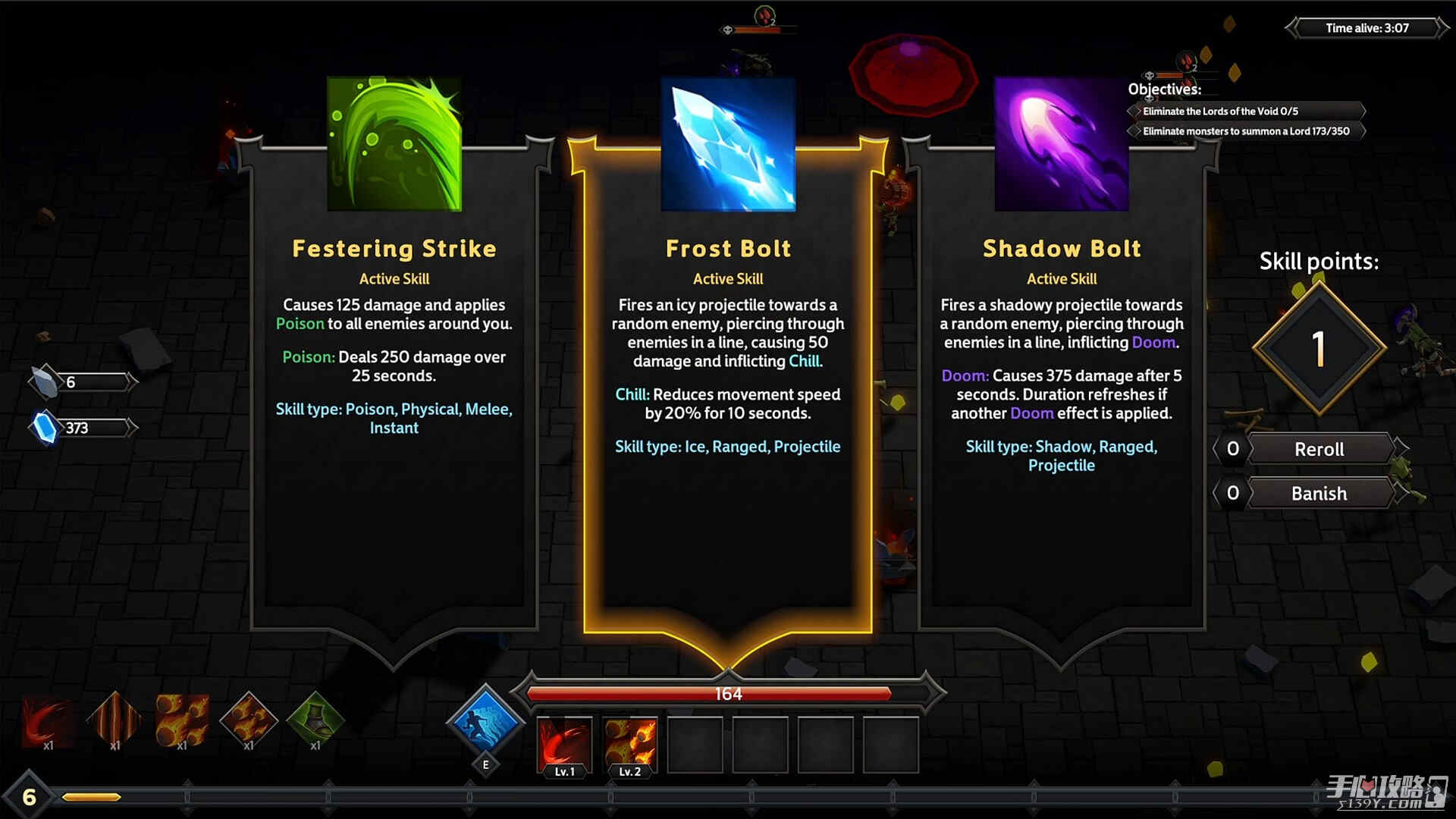Image resolution: width=1456 pixels, height=819 pixels.
Task: Banish a skill with the Banish button
Action: point(1319,494)
